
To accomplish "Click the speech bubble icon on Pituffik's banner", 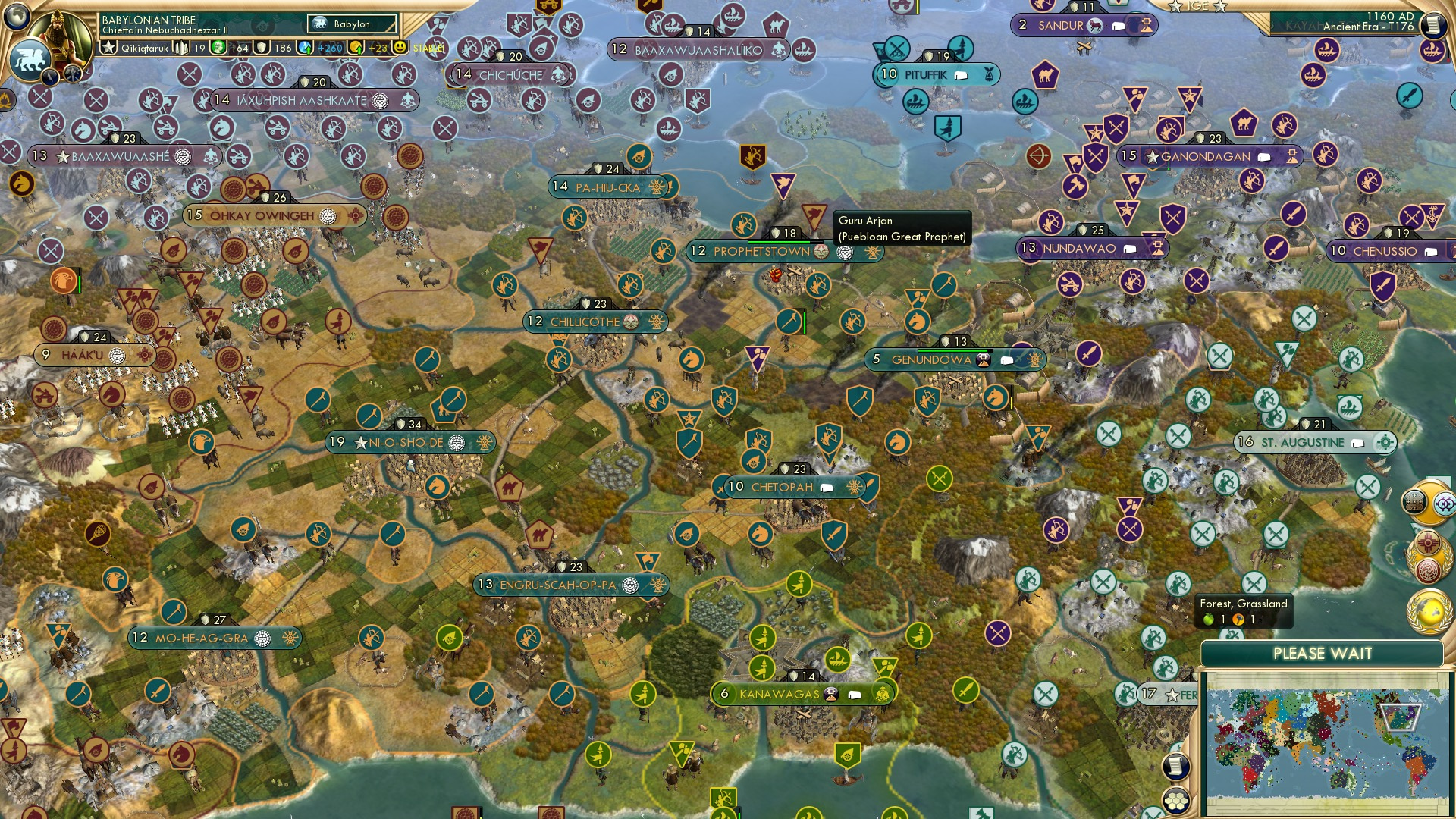I will coord(962,74).
